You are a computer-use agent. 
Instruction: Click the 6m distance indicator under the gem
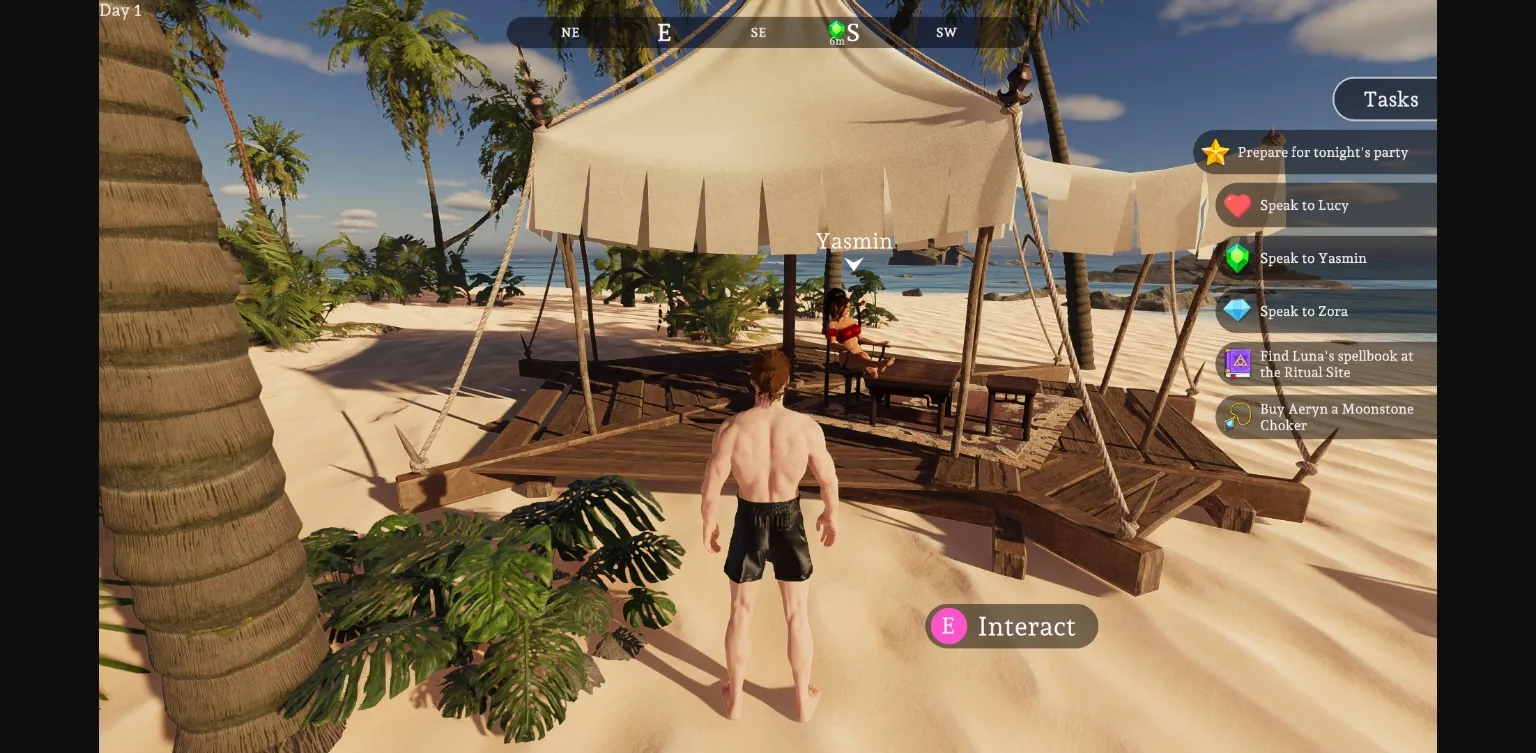(x=836, y=44)
